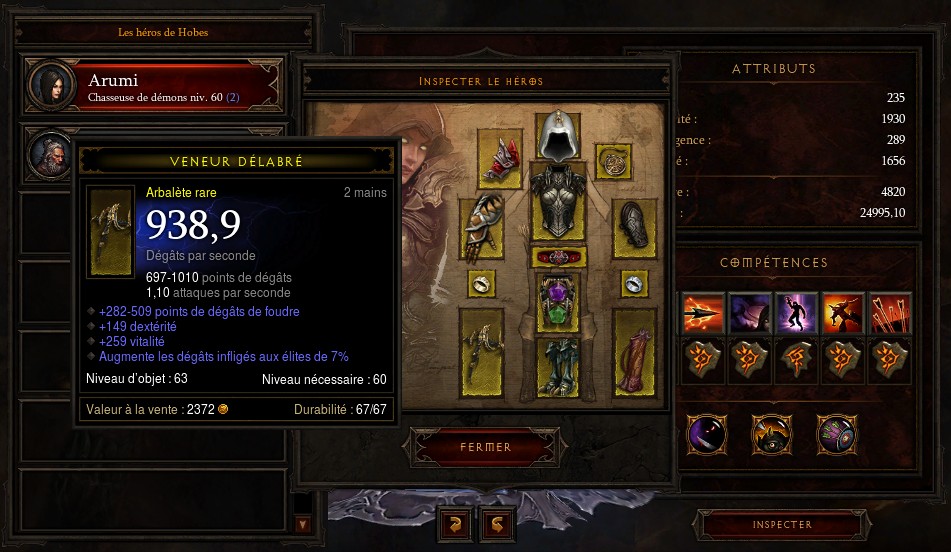
Task: Inspect the clawed gloves slot
Action: pos(482,227)
